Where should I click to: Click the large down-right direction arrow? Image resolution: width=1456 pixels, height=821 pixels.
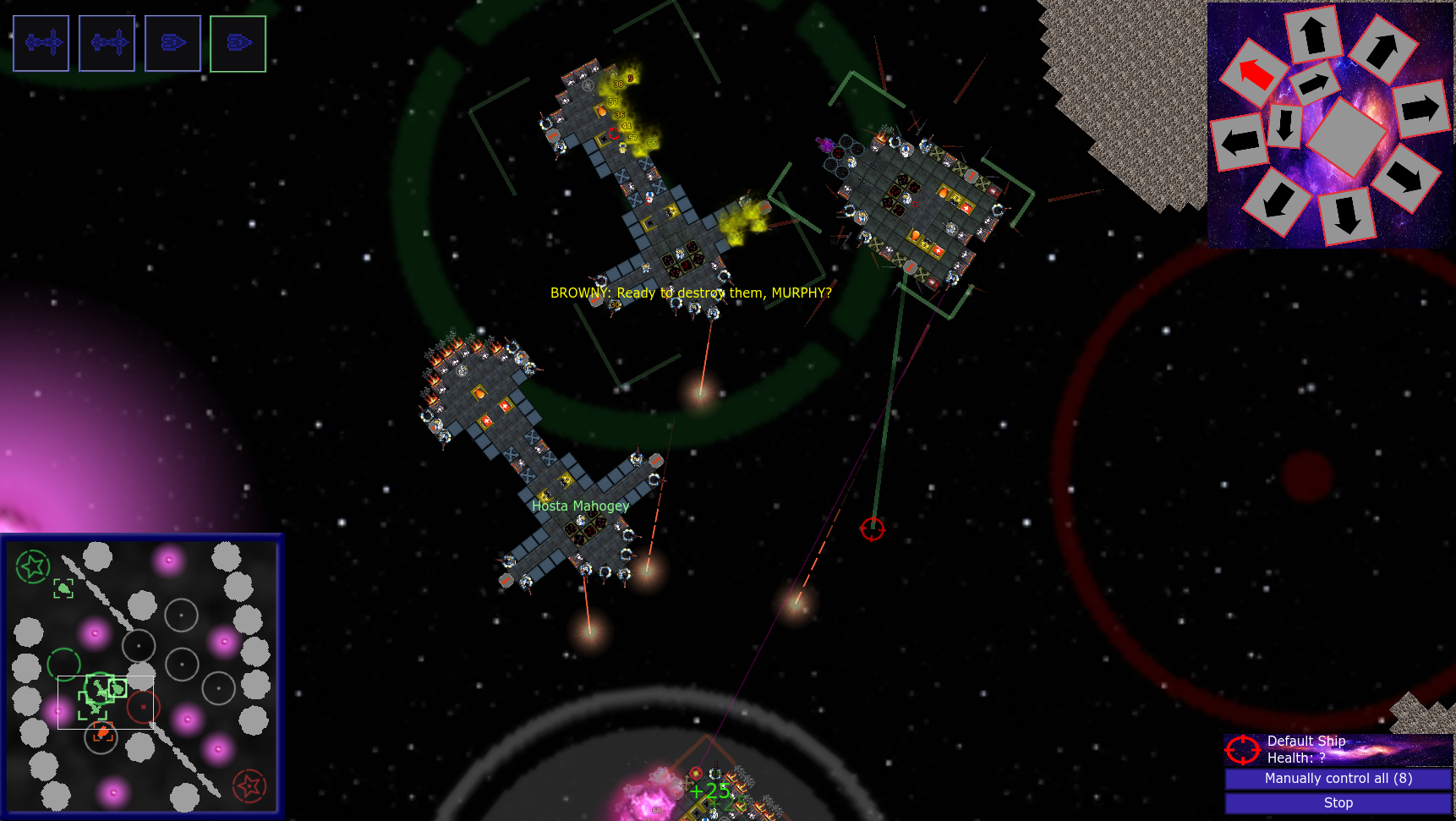point(1405,177)
